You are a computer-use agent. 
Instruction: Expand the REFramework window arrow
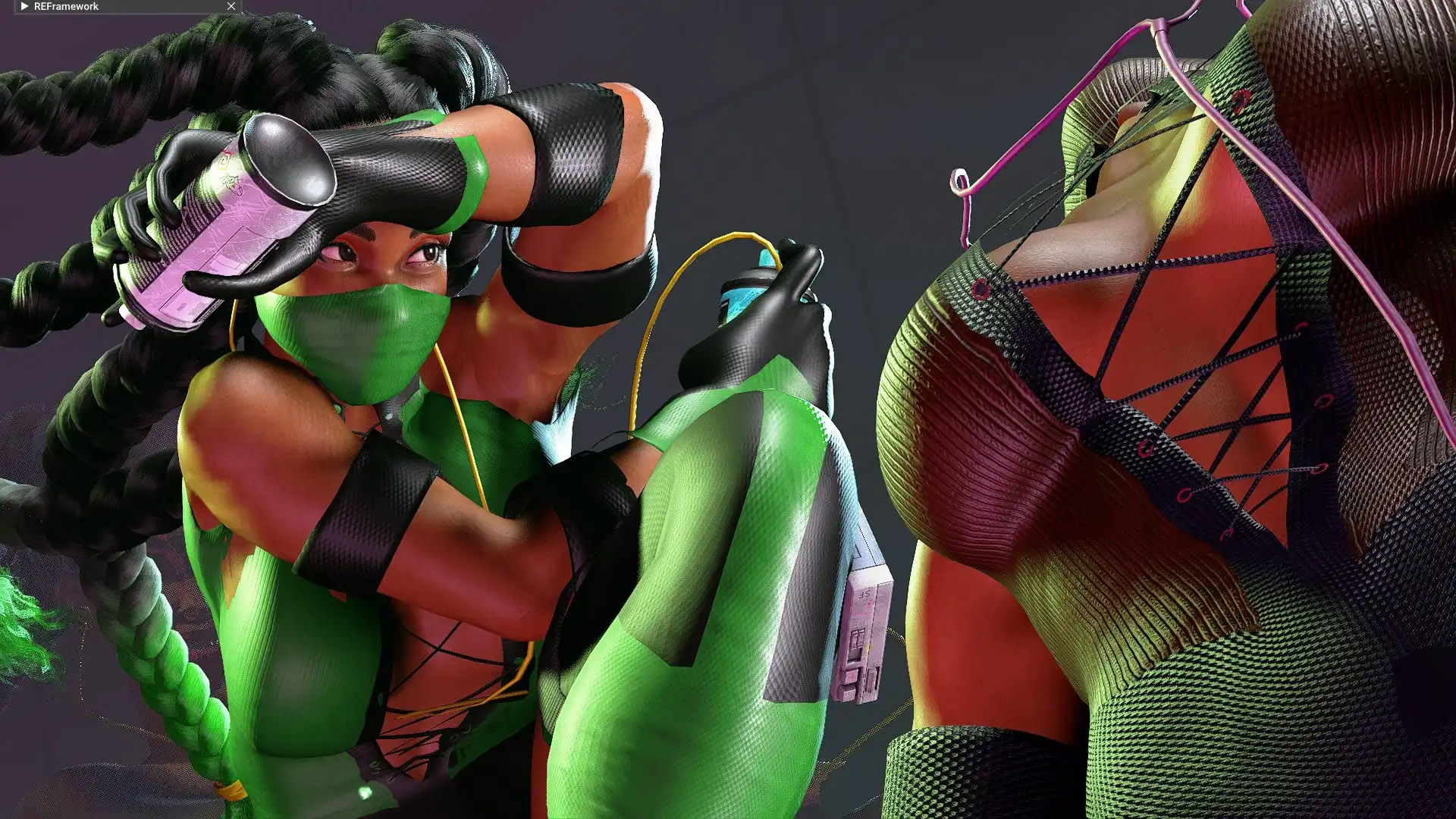[x=24, y=6]
